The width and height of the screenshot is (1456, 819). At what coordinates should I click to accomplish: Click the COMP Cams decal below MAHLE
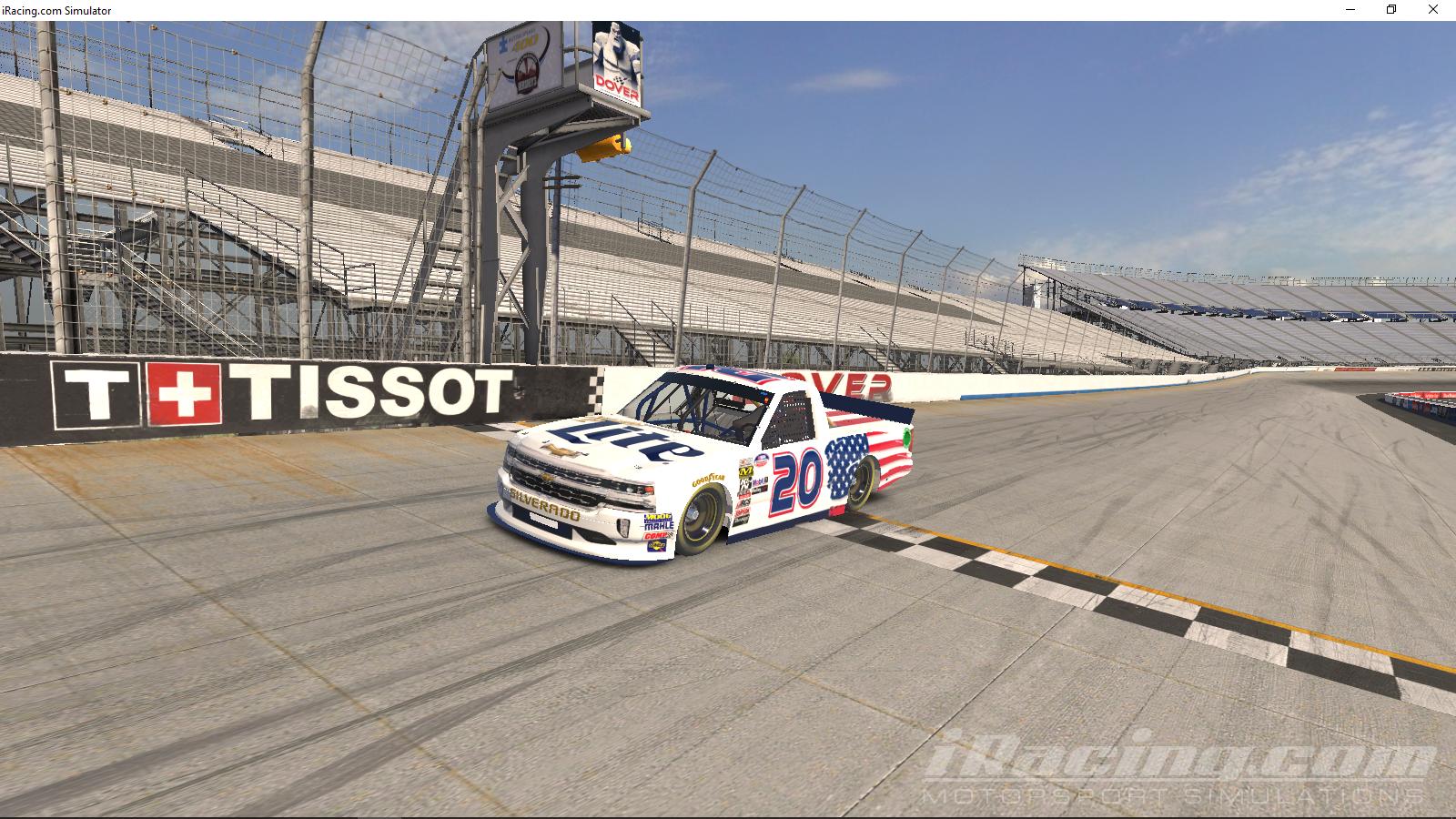point(656,534)
